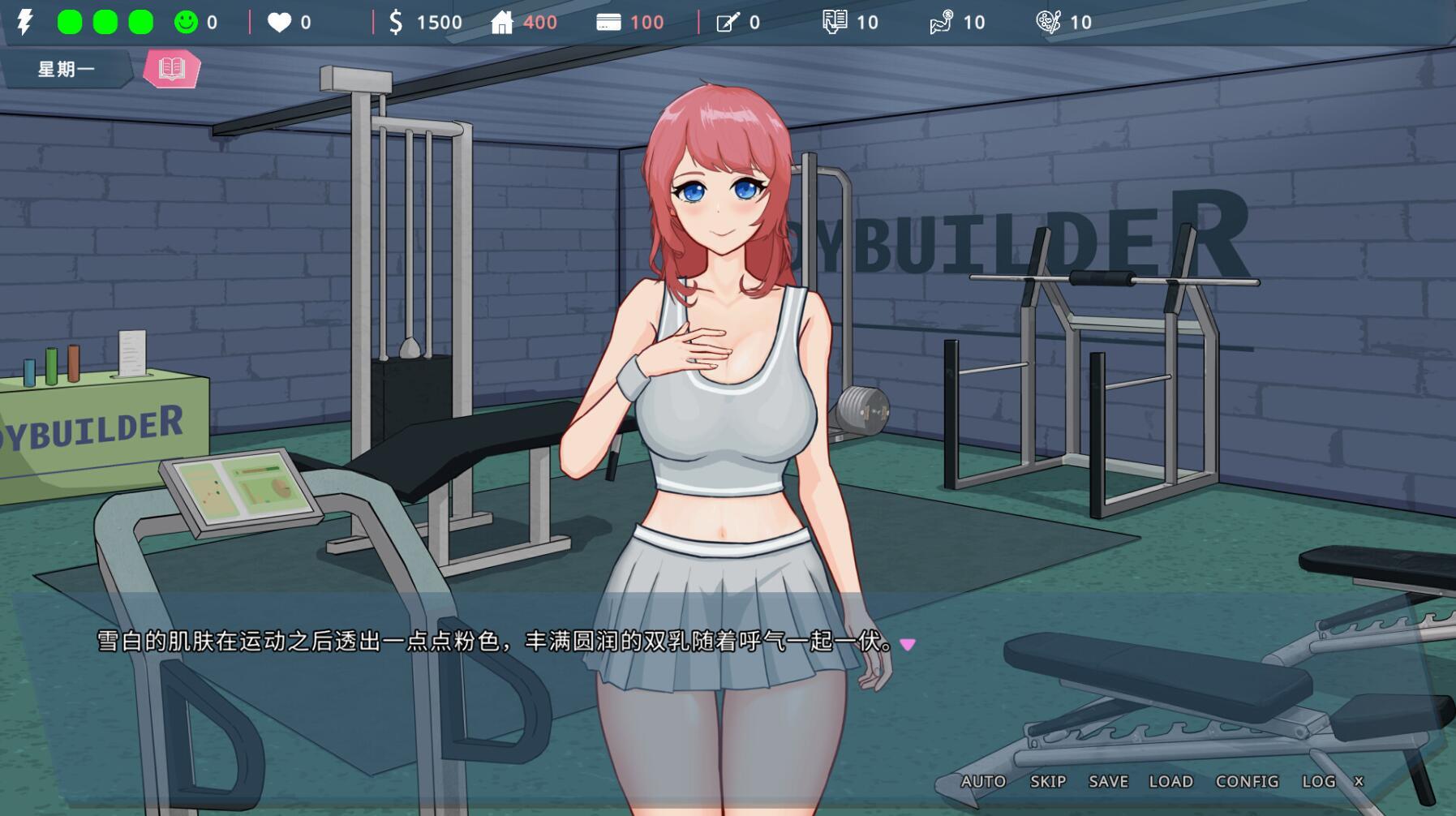Toggle SKIP dialogue mode
Viewport: 1456px width, 816px height.
click(x=1047, y=781)
